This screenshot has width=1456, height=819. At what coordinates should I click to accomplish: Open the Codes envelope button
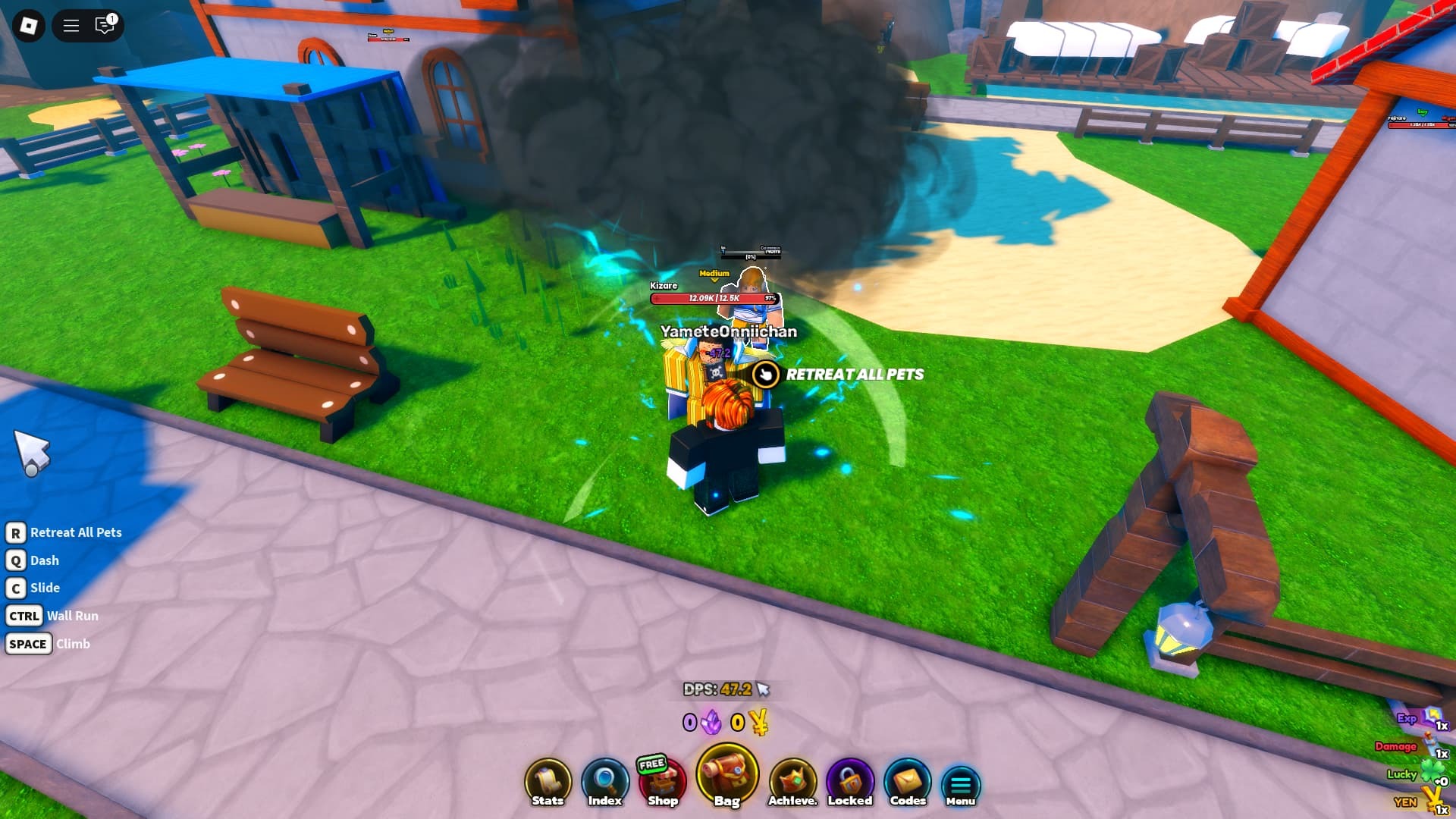pos(908,783)
